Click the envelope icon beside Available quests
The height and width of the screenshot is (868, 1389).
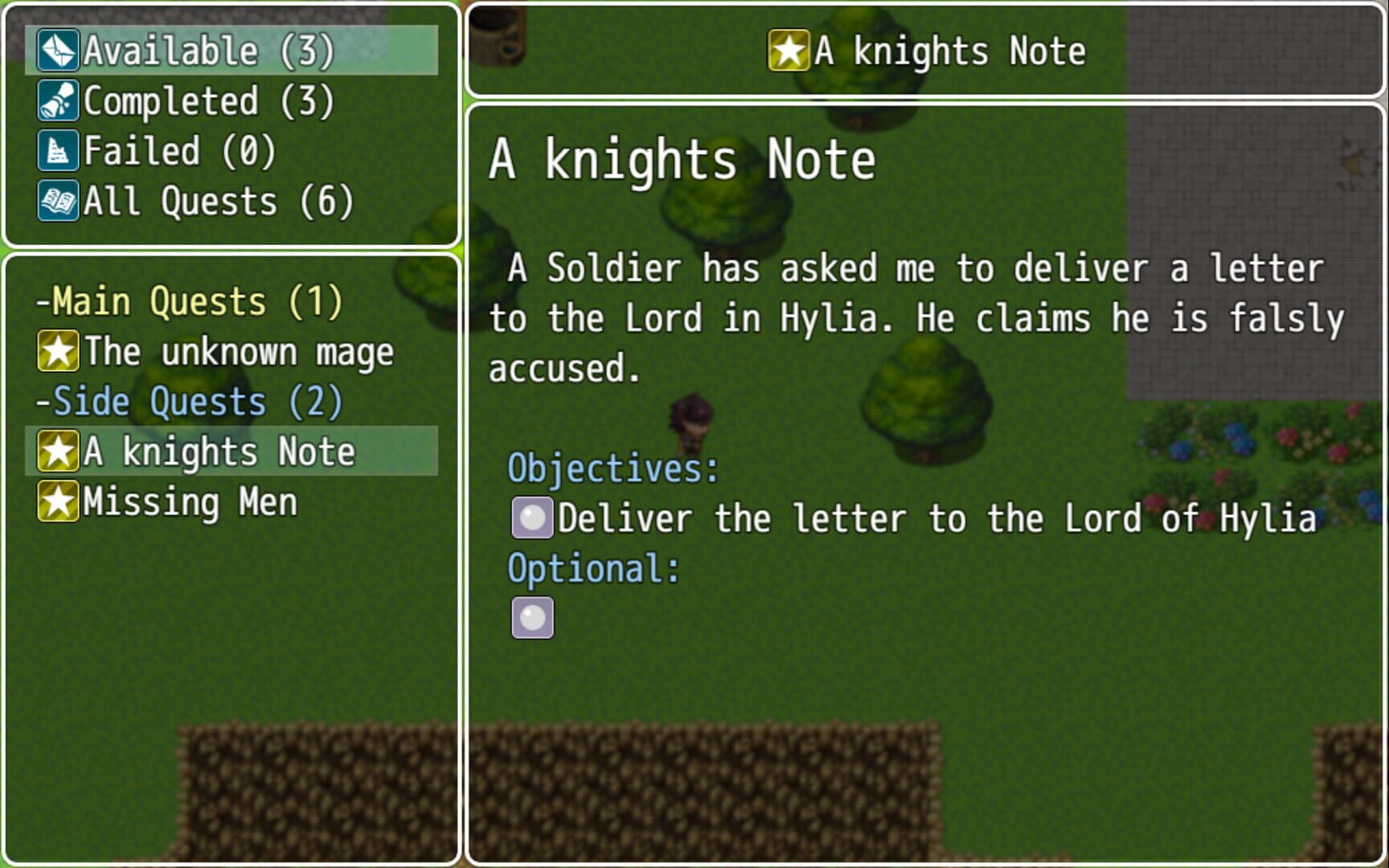[x=57, y=50]
